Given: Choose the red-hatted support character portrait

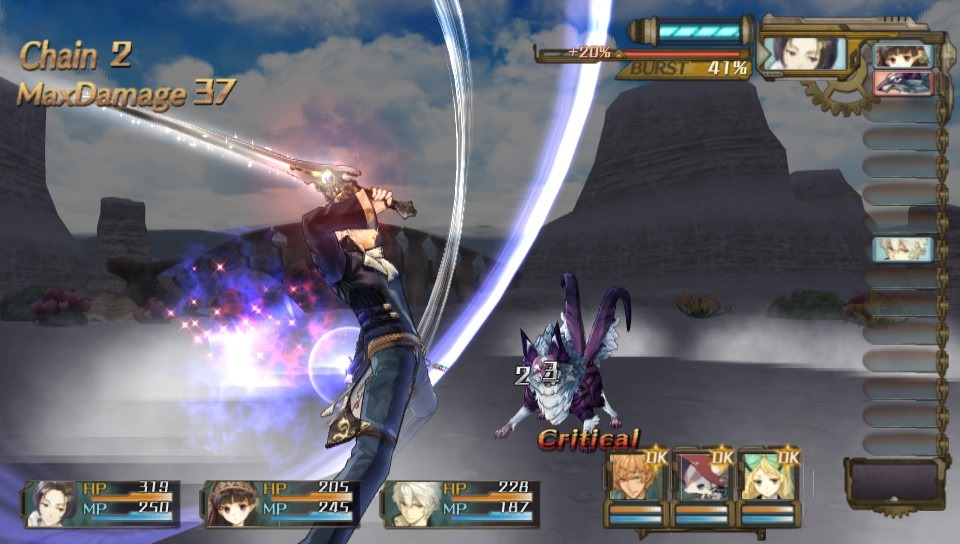Looking at the screenshot, I should (x=702, y=478).
